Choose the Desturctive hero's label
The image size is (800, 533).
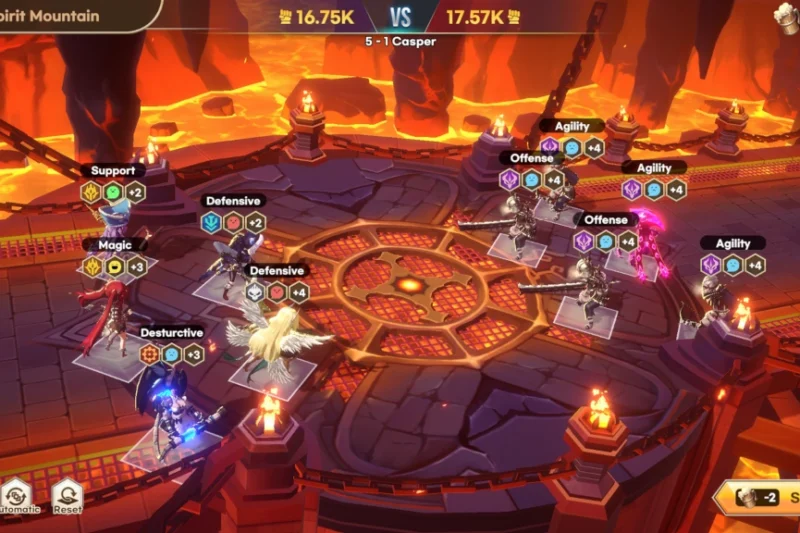coord(171,332)
